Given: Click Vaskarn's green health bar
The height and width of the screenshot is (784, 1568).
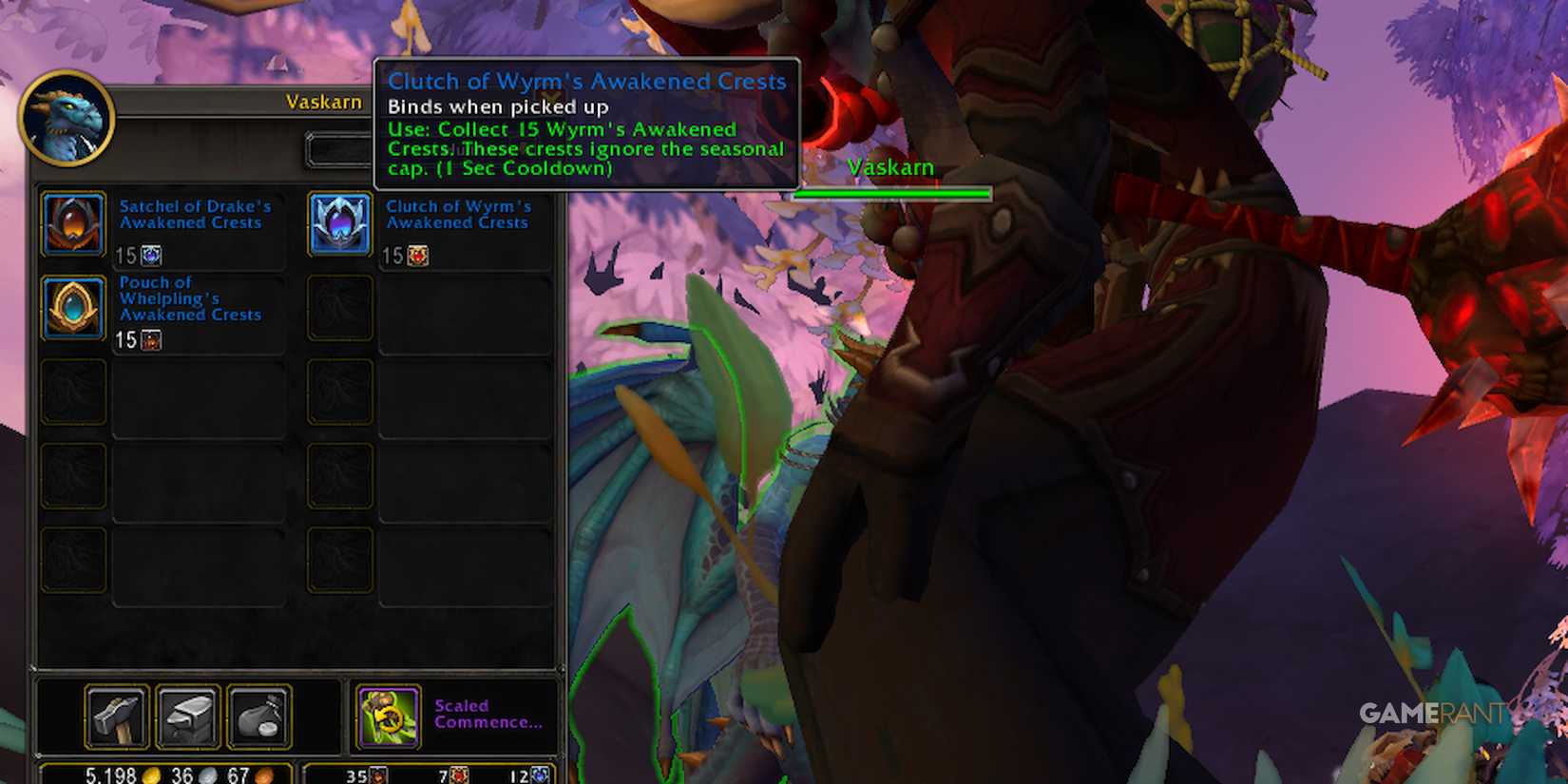Looking at the screenshot, I should pos(891,192).
